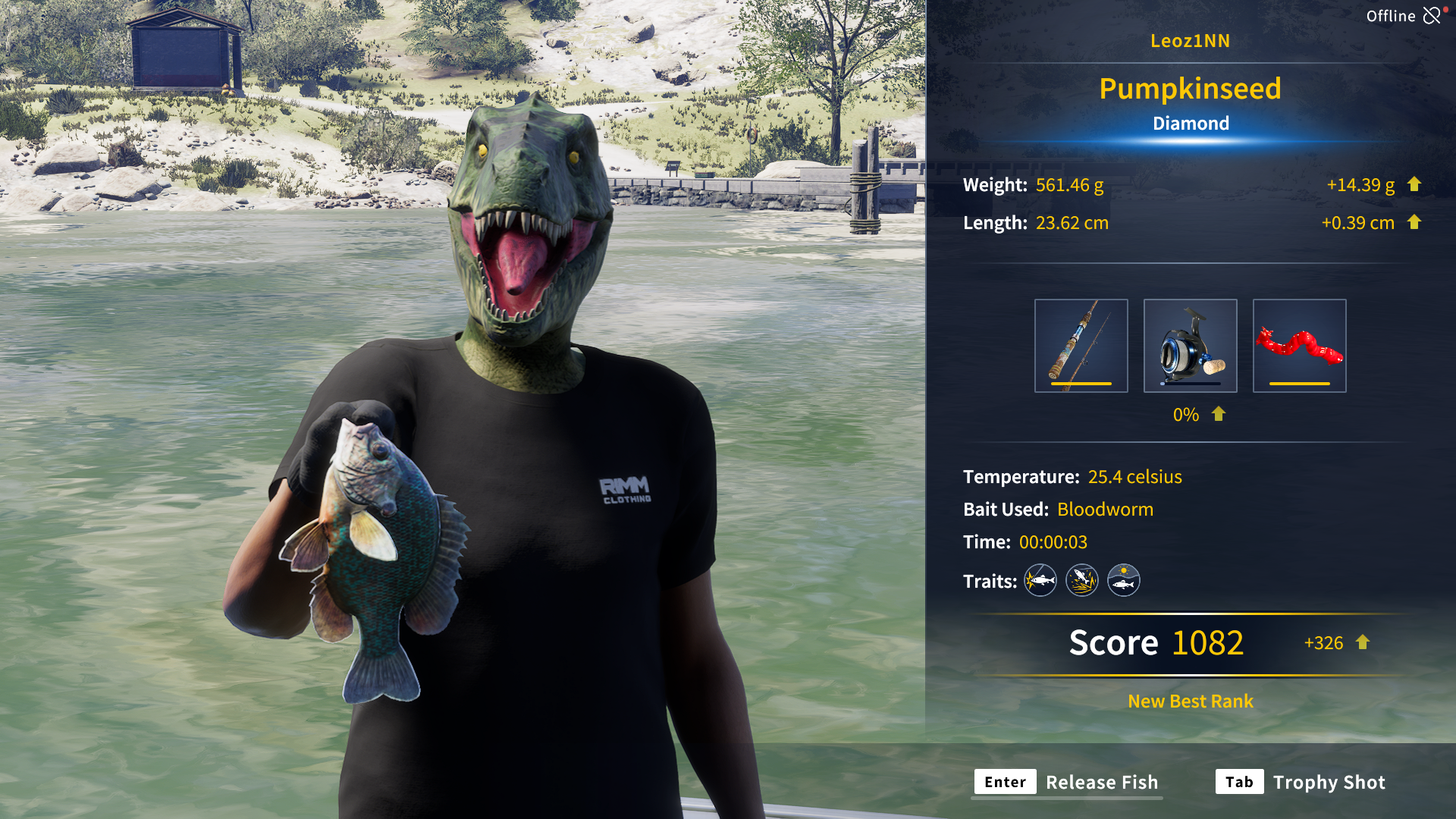1456x819 pixels.
Task: Open the equipped fishing rod slot
Action: 1081,345
